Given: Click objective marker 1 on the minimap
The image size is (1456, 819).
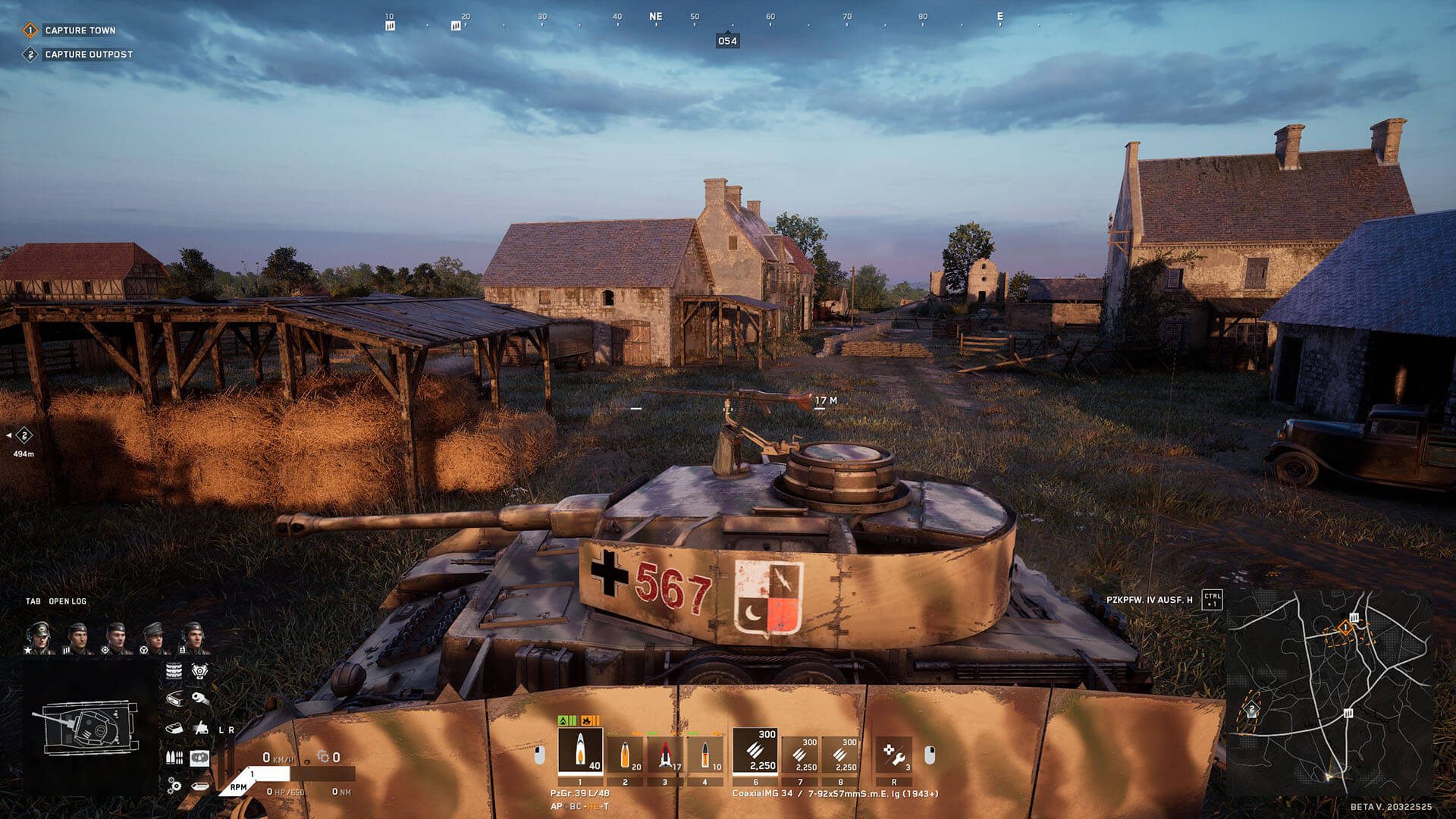Looking at the screenshot, I should click(1345, 627).
